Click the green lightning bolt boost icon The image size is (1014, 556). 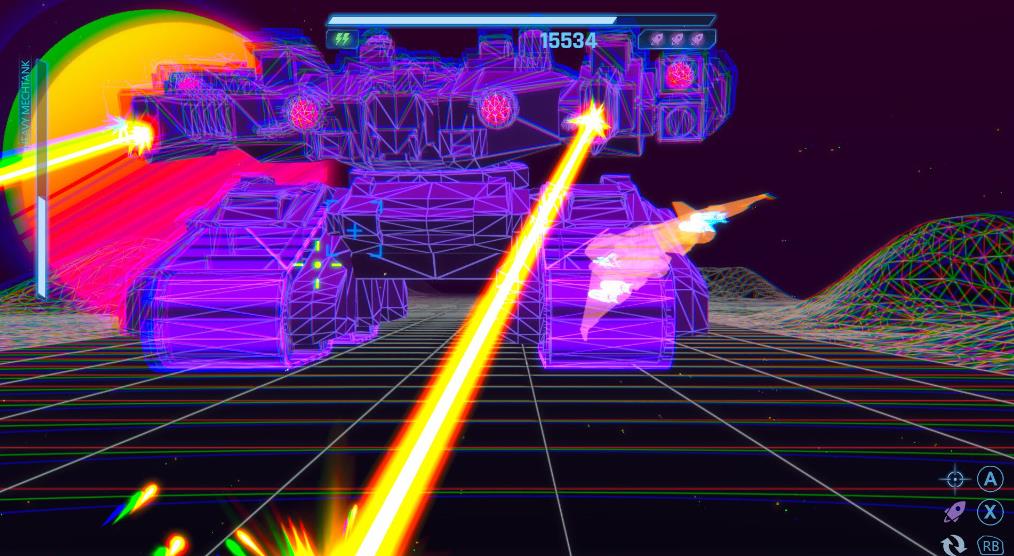(342, 39)
